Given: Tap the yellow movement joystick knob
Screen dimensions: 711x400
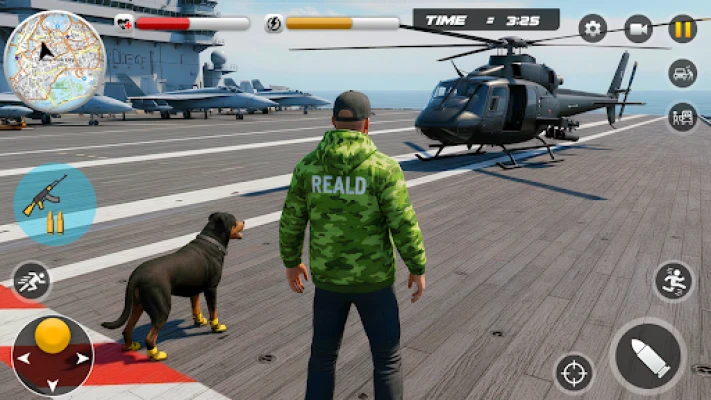Looking at the screenshot, I should pos(52,336).
